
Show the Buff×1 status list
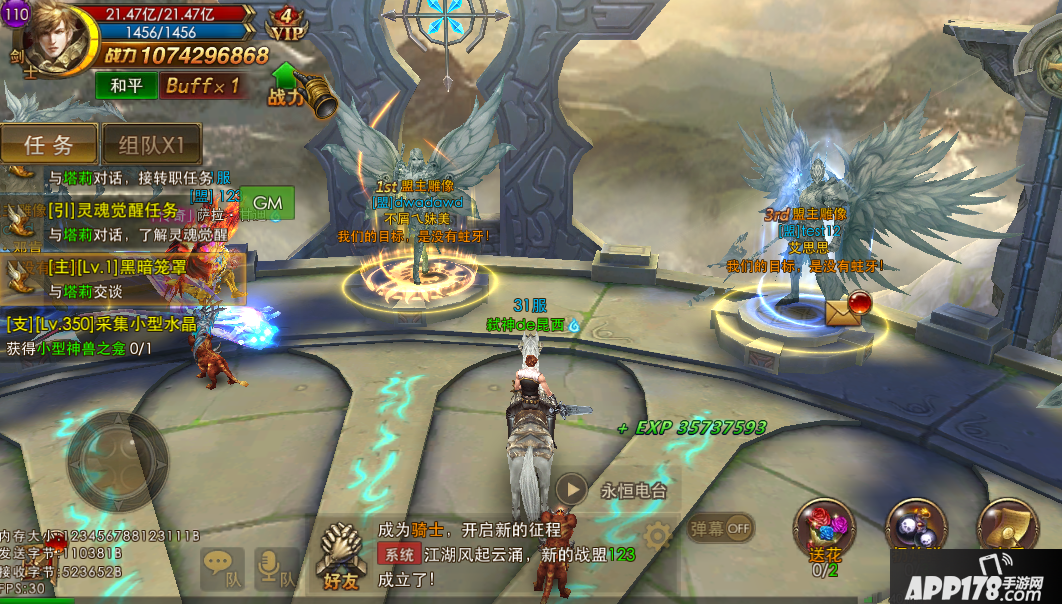202,85
